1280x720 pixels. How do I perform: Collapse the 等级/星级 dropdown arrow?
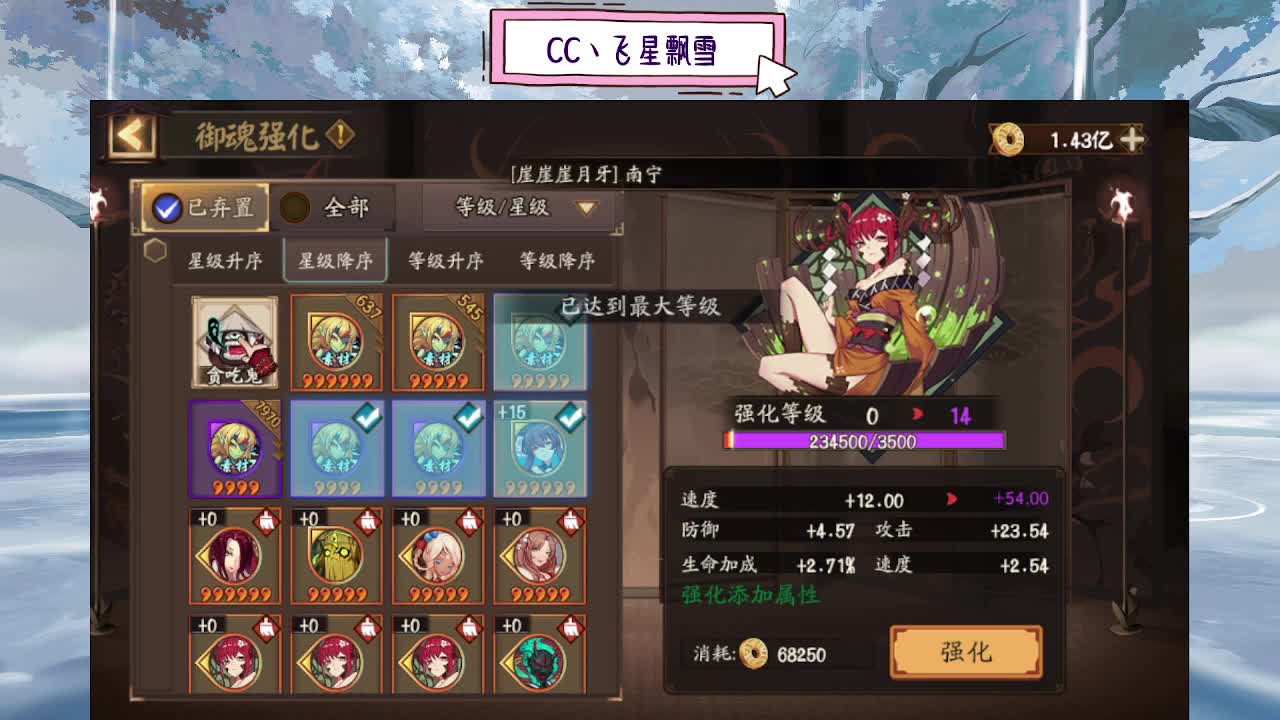[585, 208]
